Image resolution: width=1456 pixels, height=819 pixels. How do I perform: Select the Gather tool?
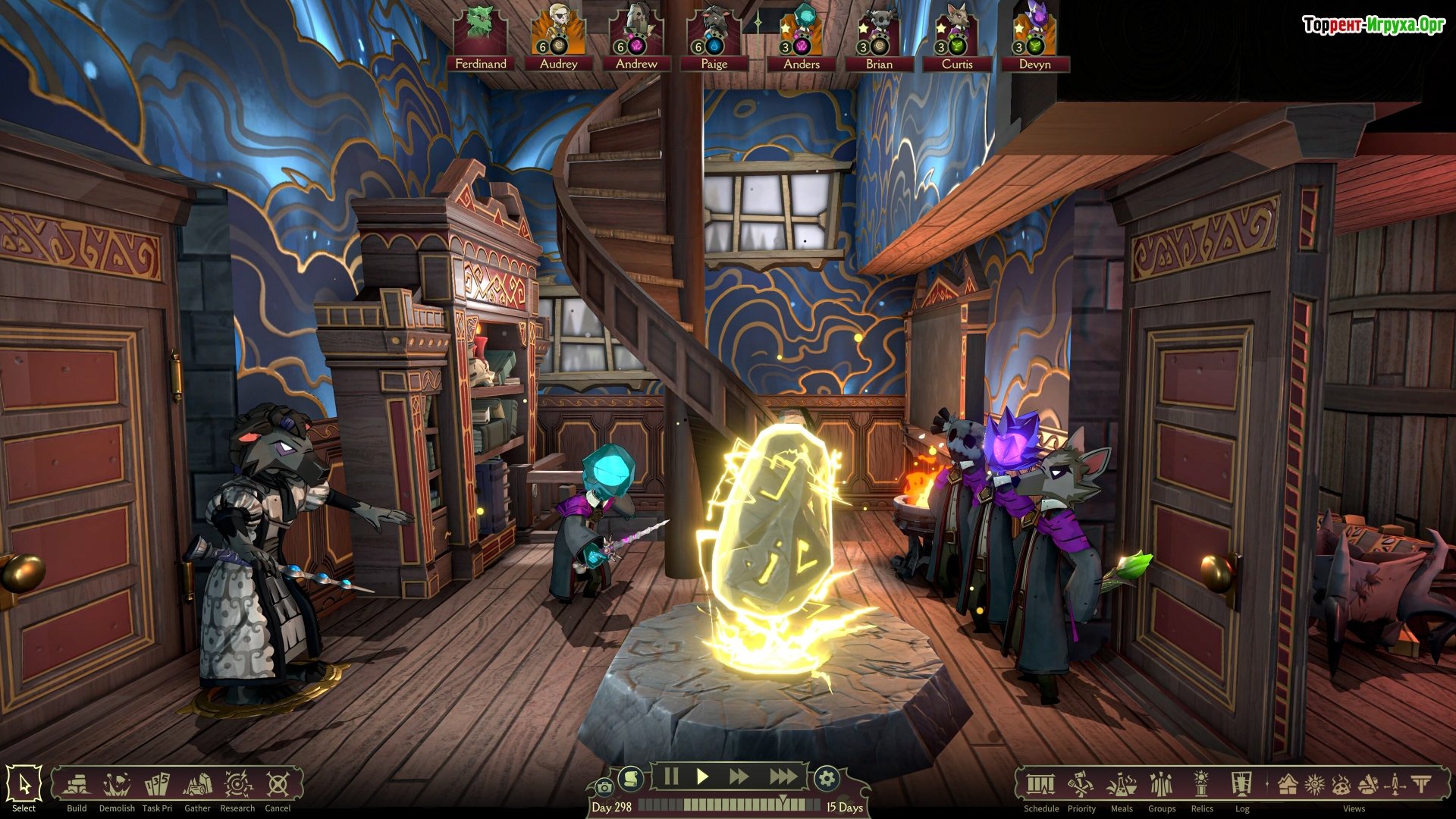coord(197,786)
